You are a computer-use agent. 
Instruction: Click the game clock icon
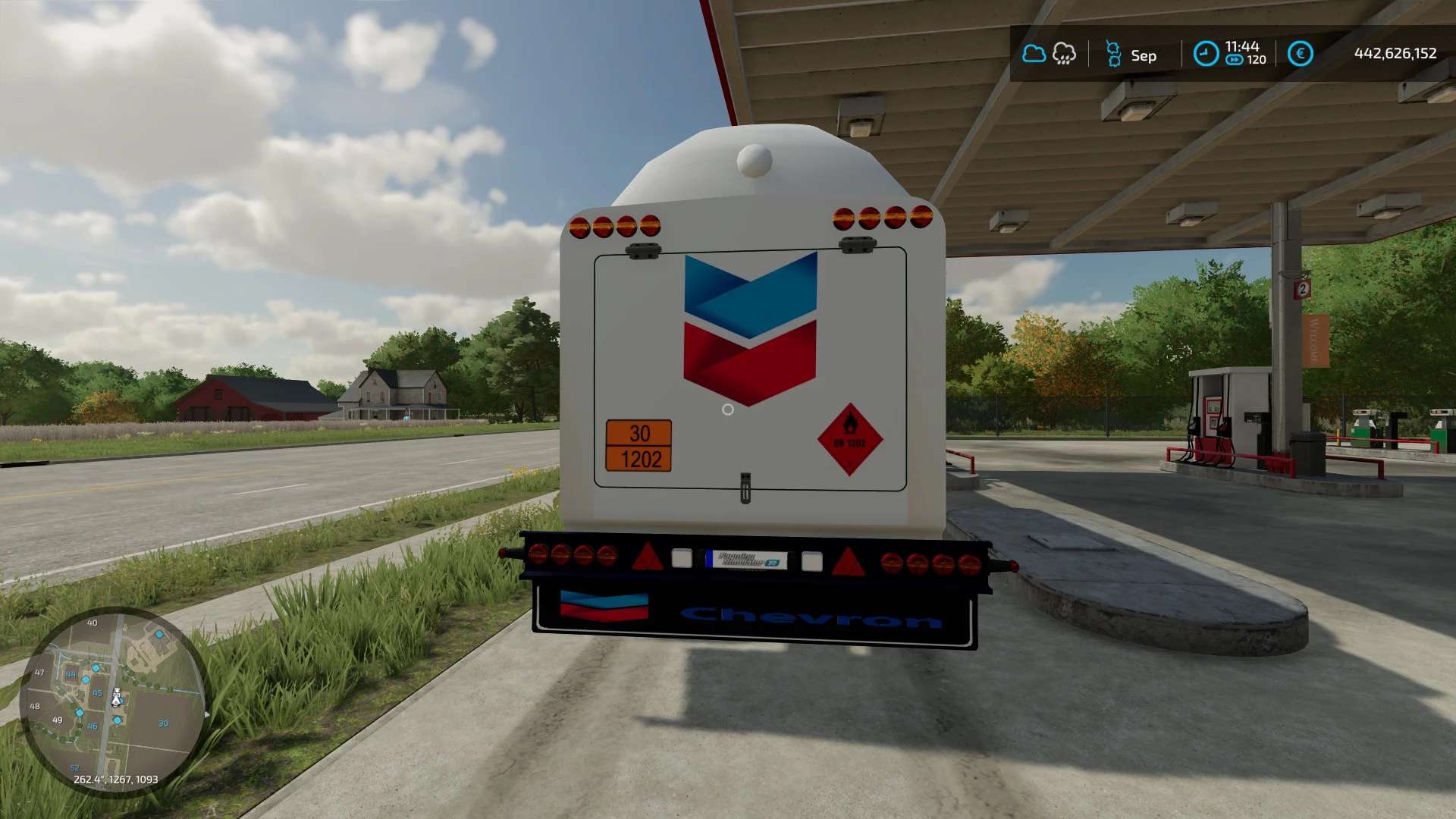(1206, 54)
